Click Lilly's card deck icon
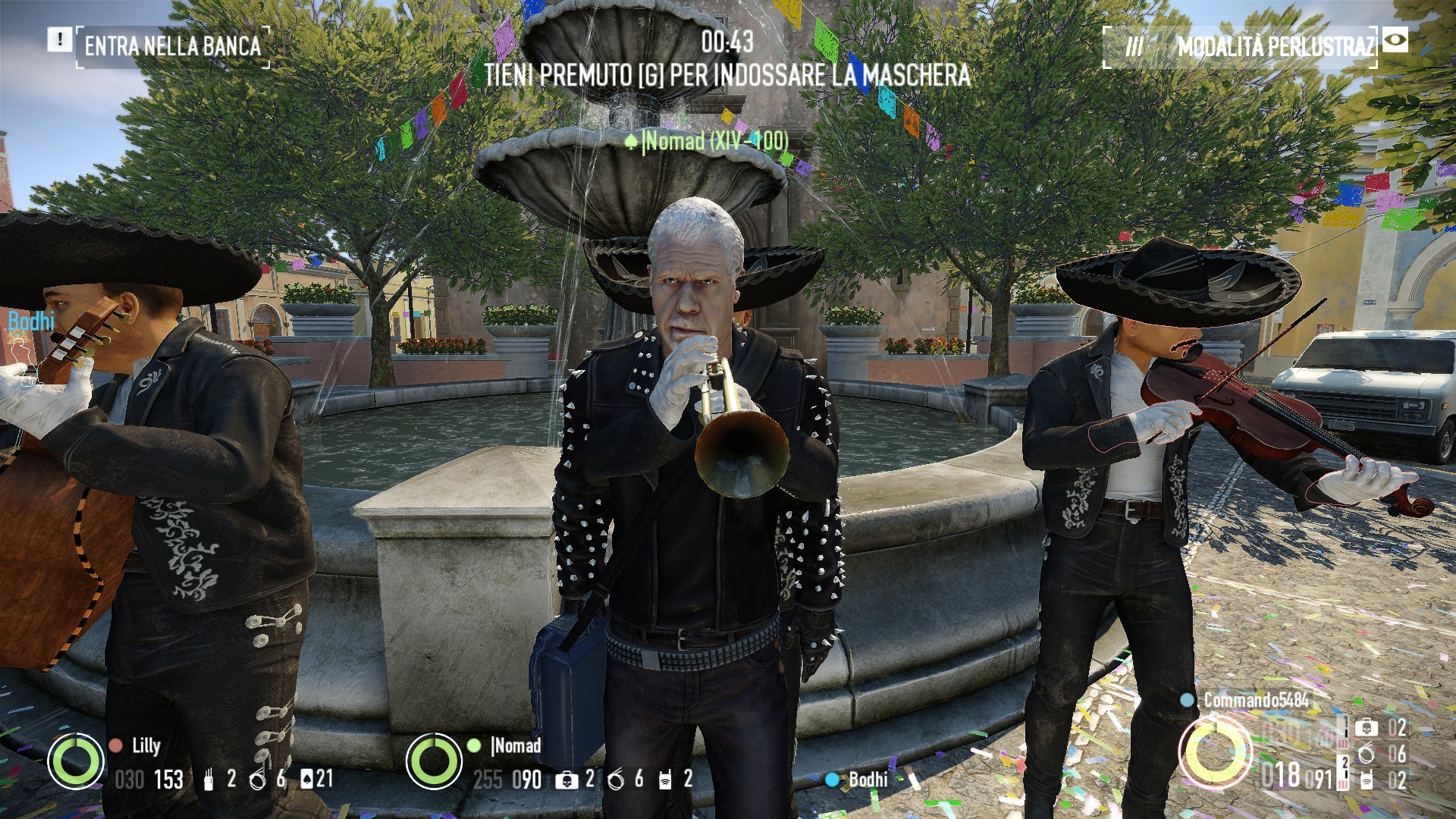The width and height of the screenshot is (1456, 819). pos(306,778)
